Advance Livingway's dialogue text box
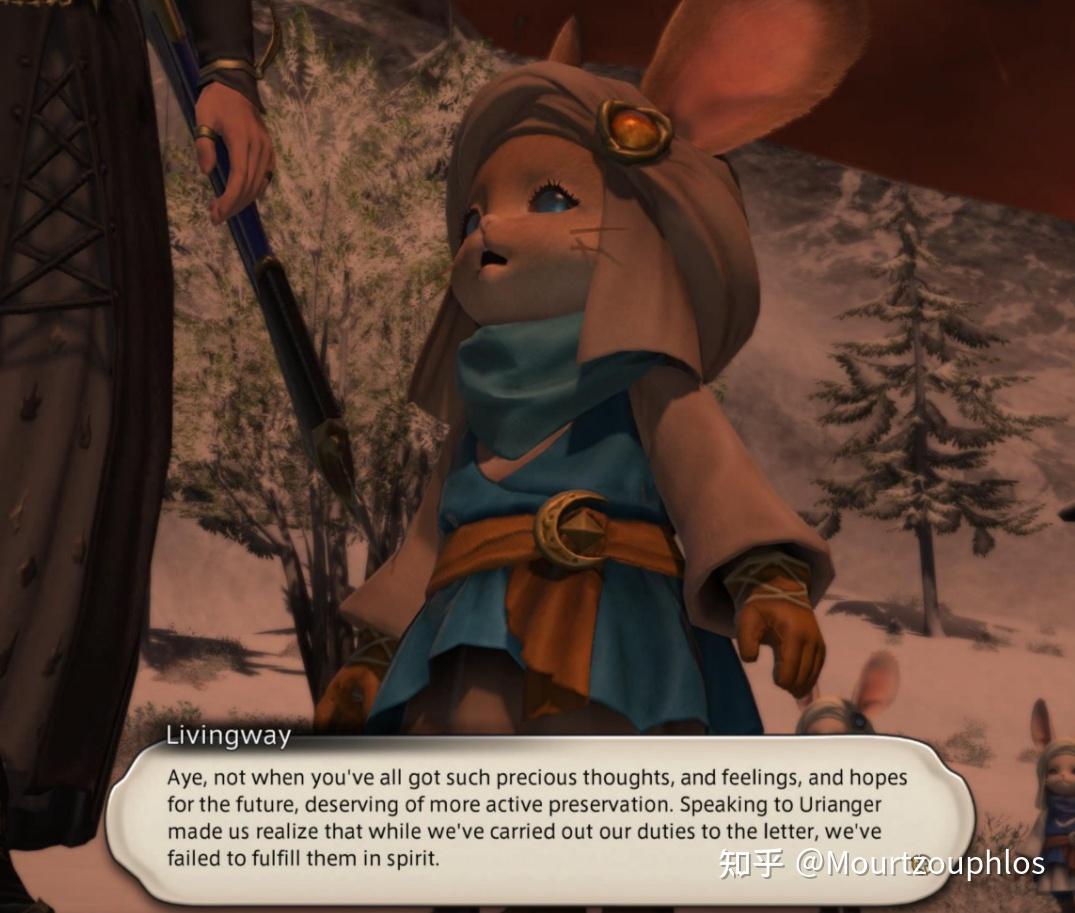The image size is (1075, 913). (x=538, y=817)
